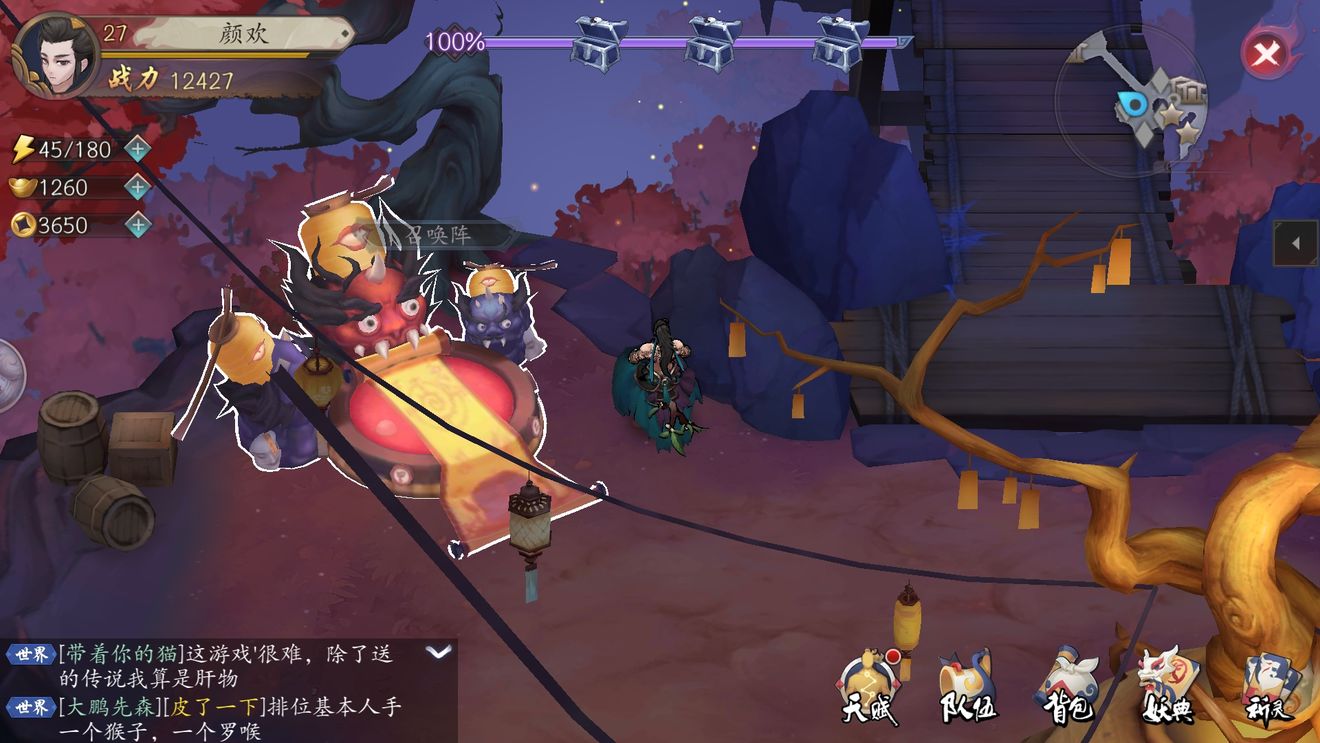The image size is (1320, 743).
Task: Add coins with the plus button
Action: click(x=137, y=225)
